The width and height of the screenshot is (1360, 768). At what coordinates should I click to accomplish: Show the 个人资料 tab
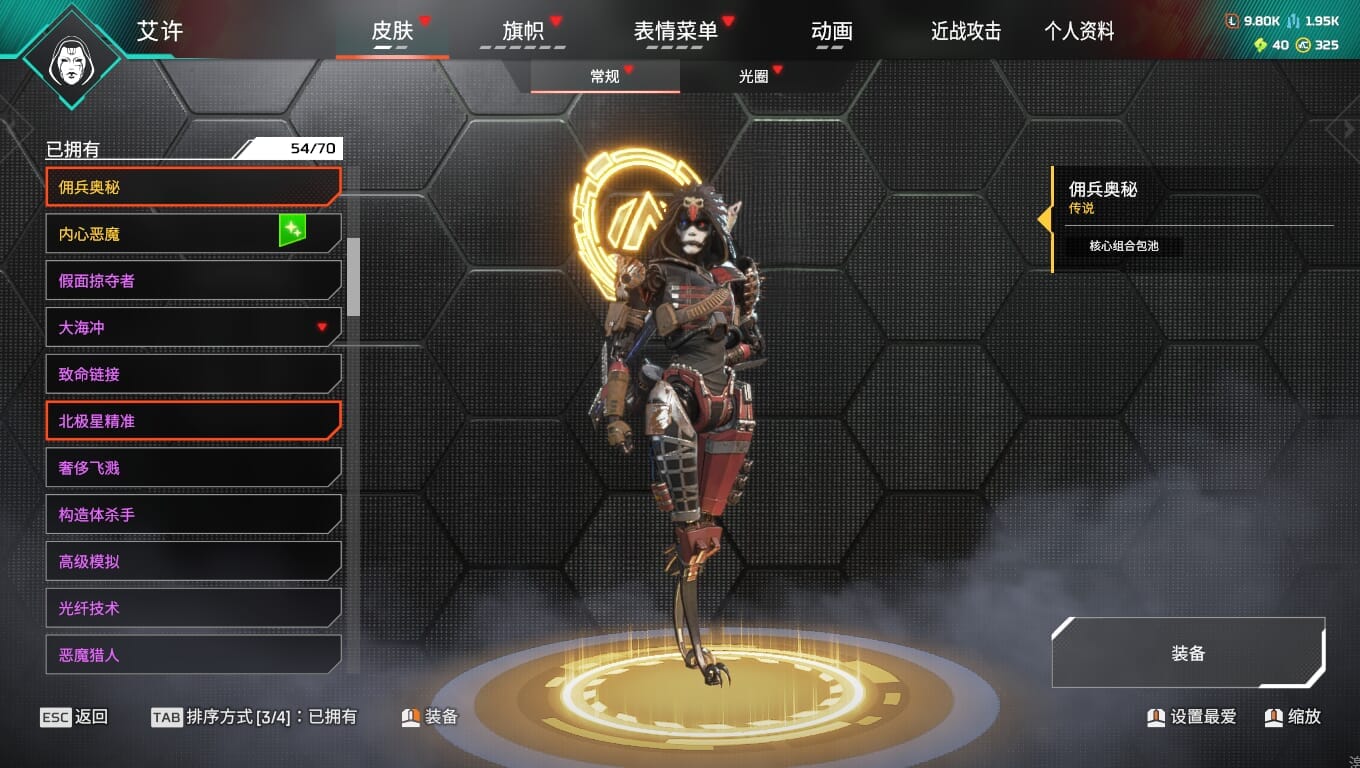[1079, 31]
